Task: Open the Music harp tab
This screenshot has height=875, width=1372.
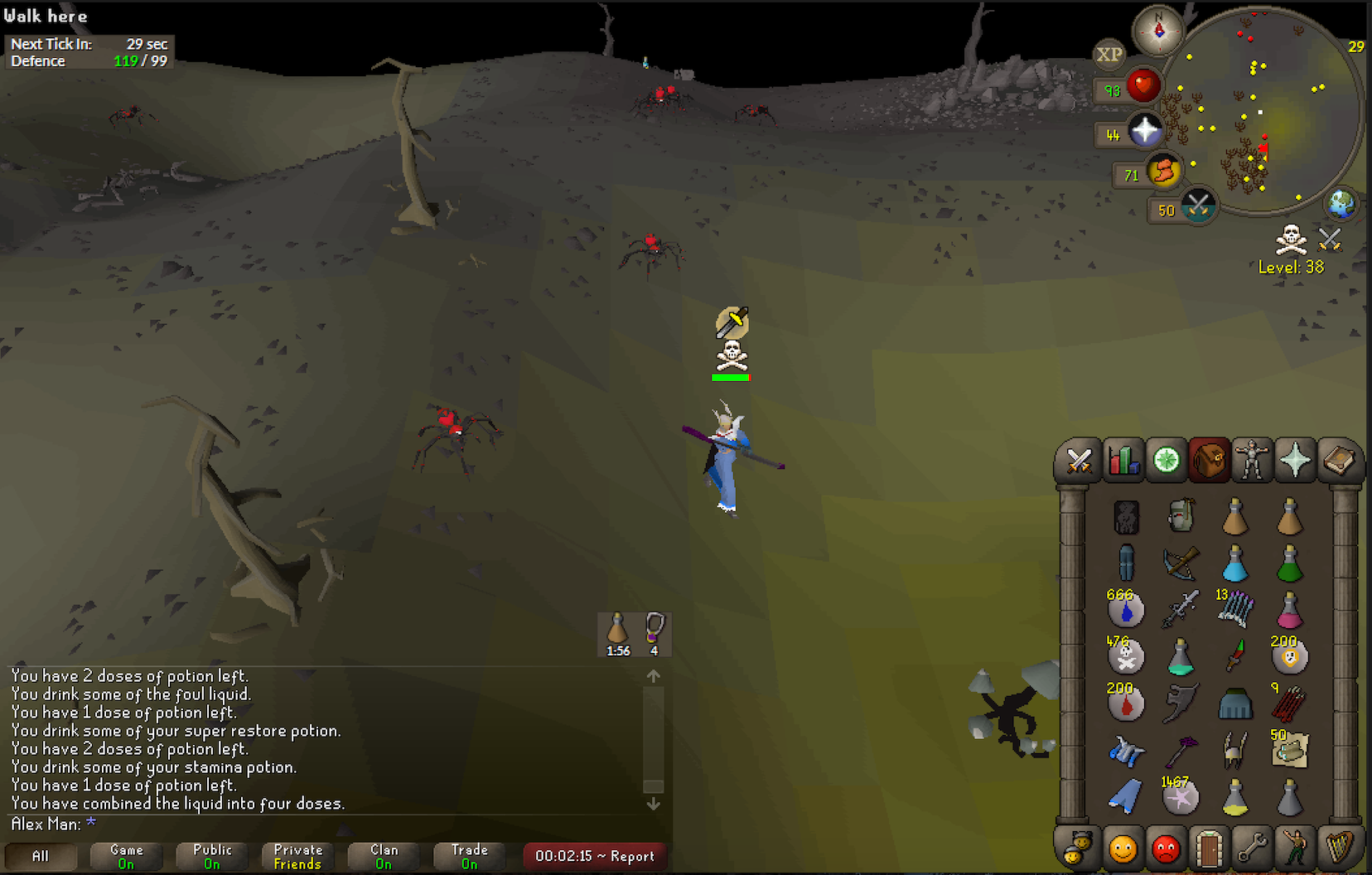Action: (x=1337, y=848)
